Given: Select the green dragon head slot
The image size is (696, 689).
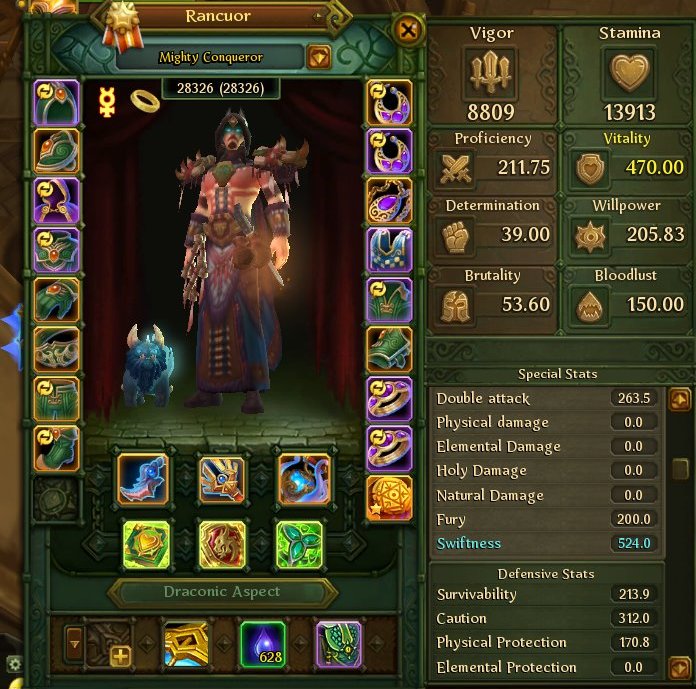Looking at the screenshot, I should (57, 150).
